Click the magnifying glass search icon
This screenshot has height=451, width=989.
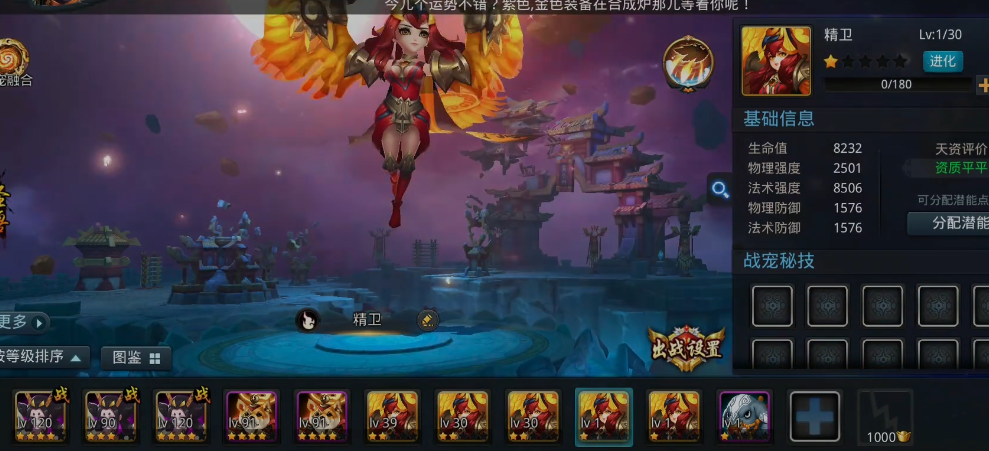point(719,189)
